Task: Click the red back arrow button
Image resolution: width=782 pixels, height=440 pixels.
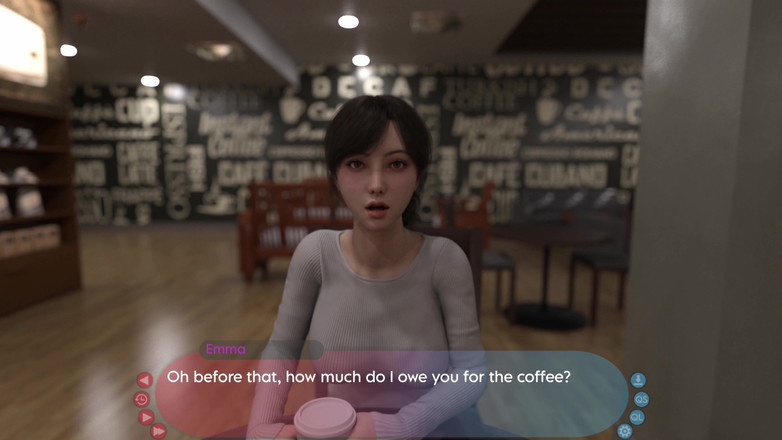Action: coord(144,380)
